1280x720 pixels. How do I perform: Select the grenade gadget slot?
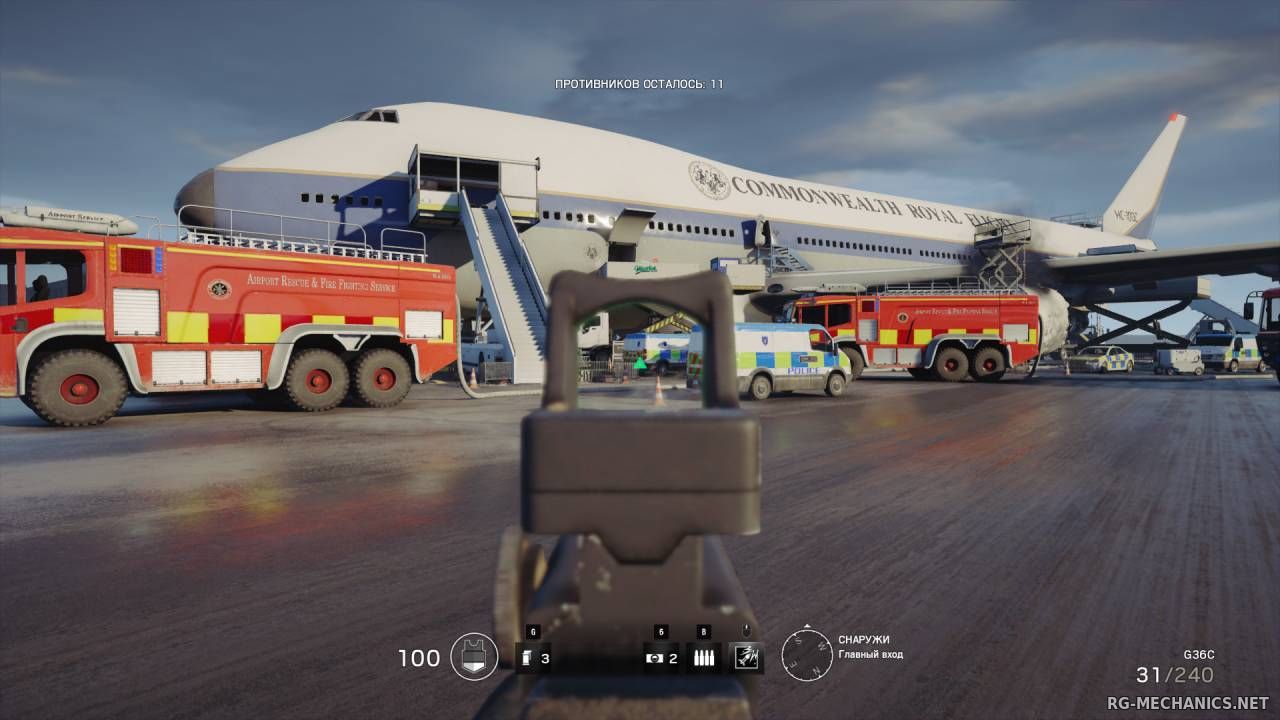[529, 657]
